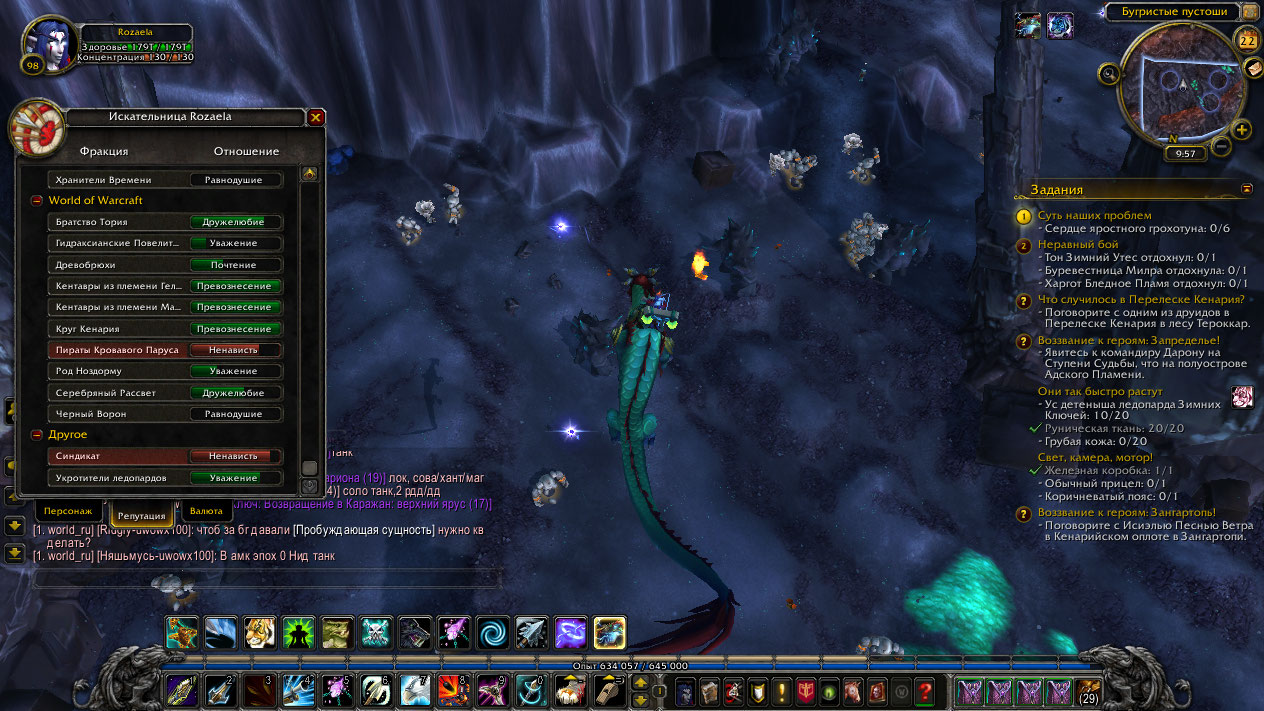The width and height of the screenshot is (1264, 711).
Task: Zoom out the minimap with minus button
Action: 1221,147
